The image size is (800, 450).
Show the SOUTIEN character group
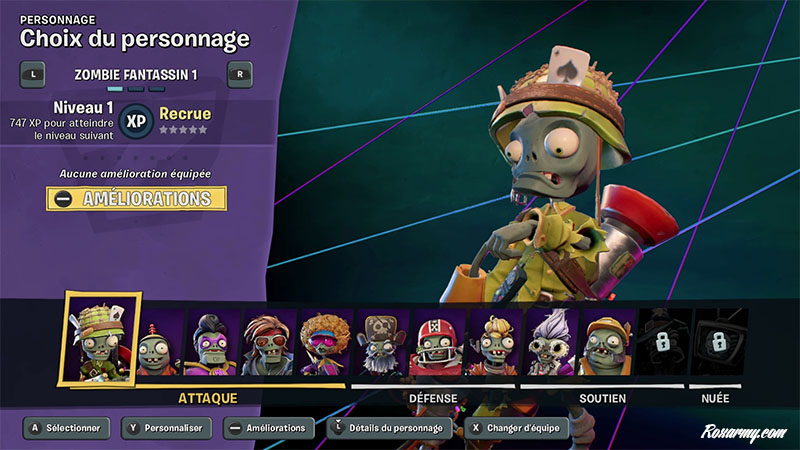tap(602, 398)
